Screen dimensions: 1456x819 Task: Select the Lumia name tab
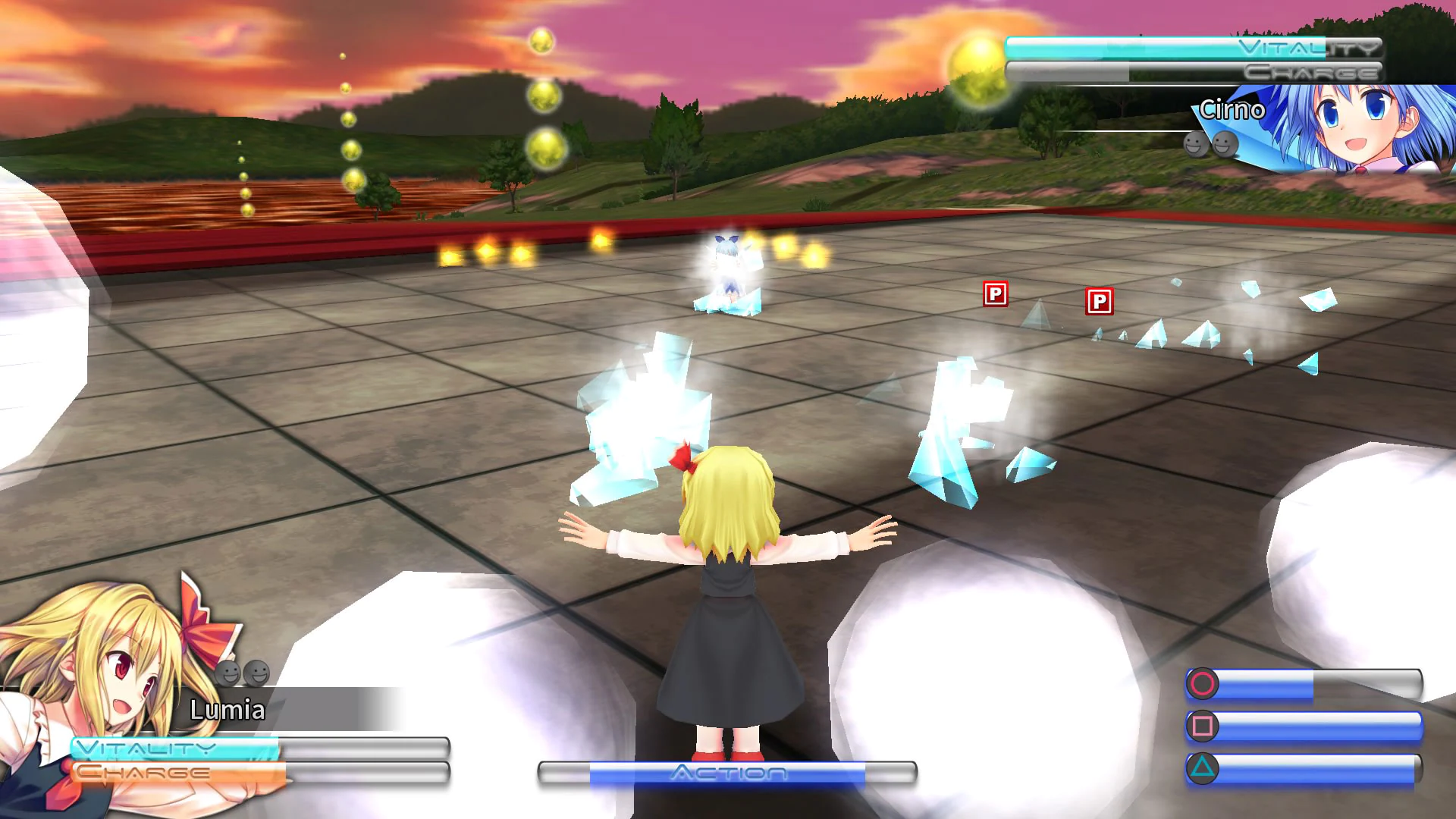227,711
